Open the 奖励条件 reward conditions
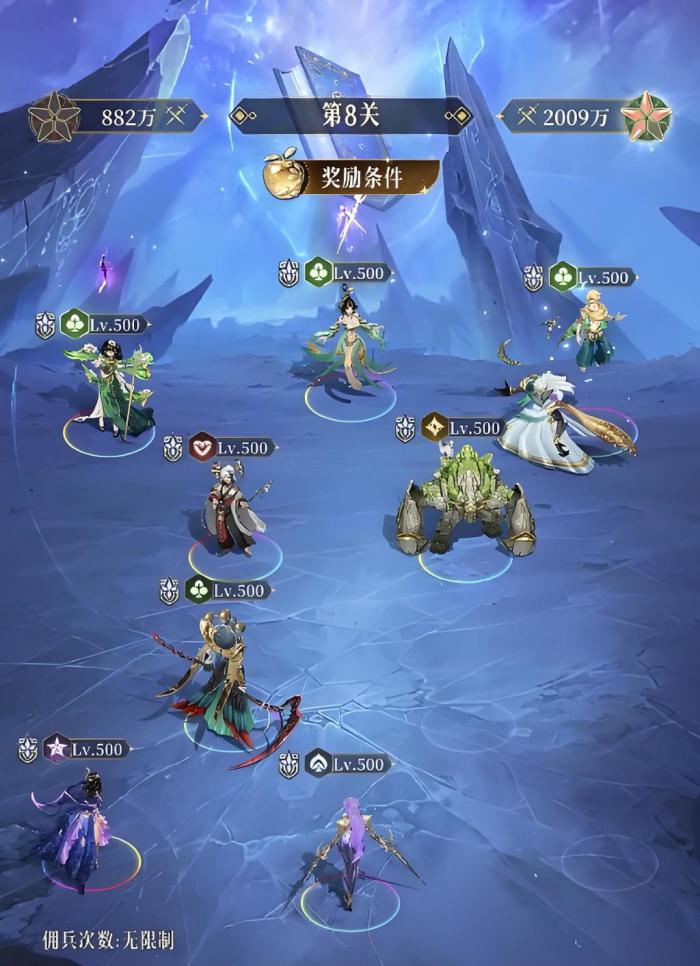Viewport: 700px width, 966px height. [352, 178]
